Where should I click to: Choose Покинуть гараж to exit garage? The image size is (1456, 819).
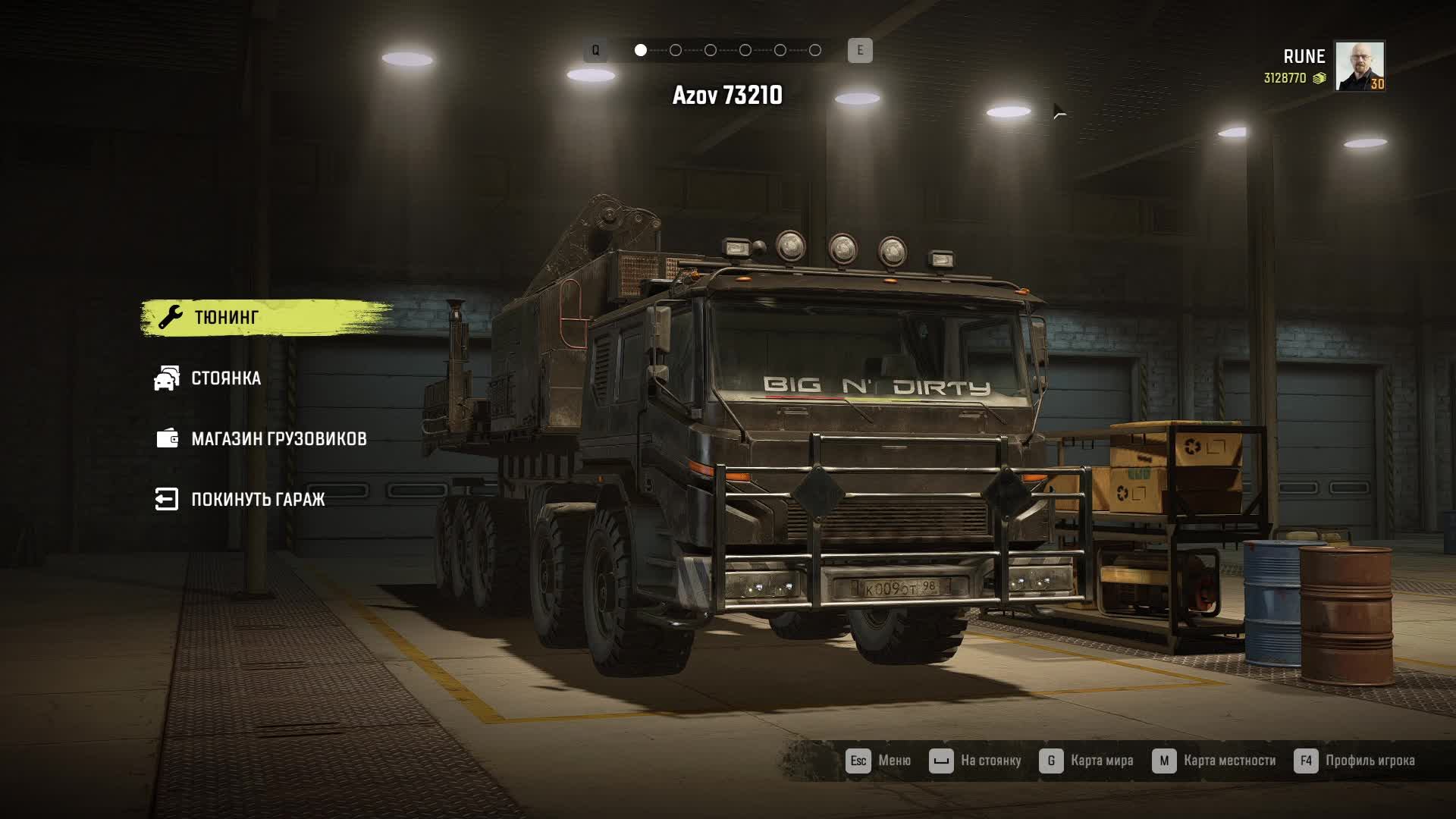pyautogui.click(x=257, y=499)
